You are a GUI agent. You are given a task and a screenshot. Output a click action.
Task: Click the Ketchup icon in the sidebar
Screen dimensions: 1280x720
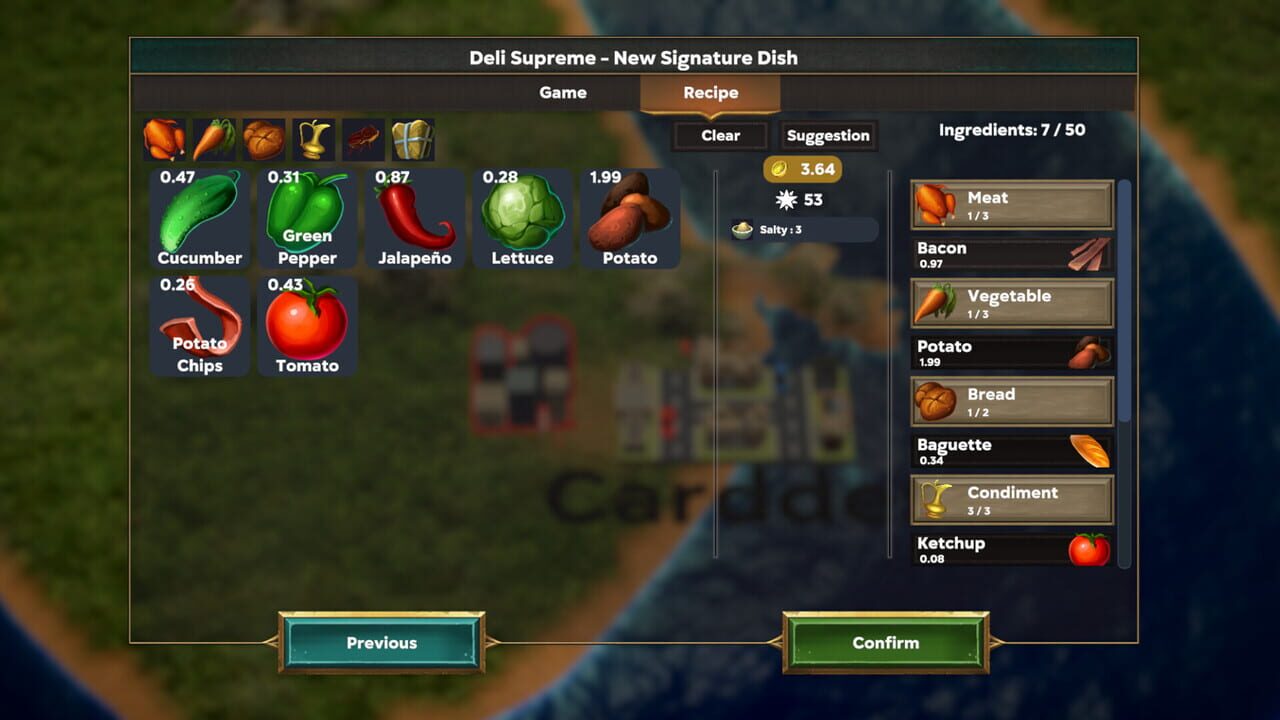coord(1088,550)
